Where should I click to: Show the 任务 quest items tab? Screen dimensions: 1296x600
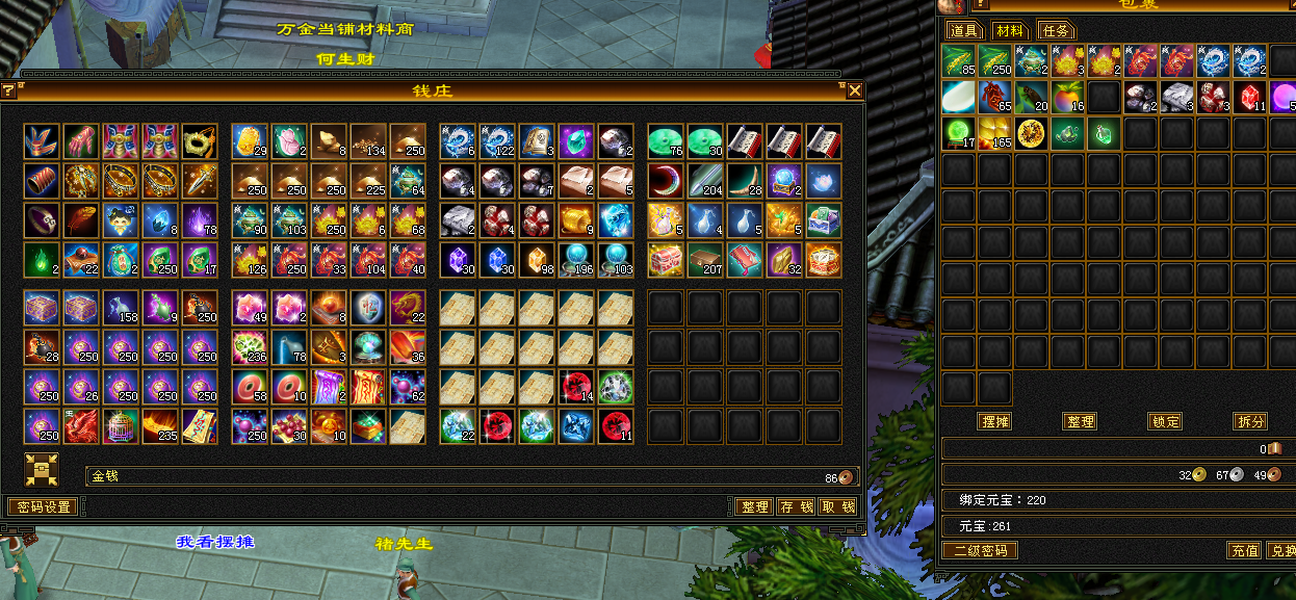pos(1055,30)
